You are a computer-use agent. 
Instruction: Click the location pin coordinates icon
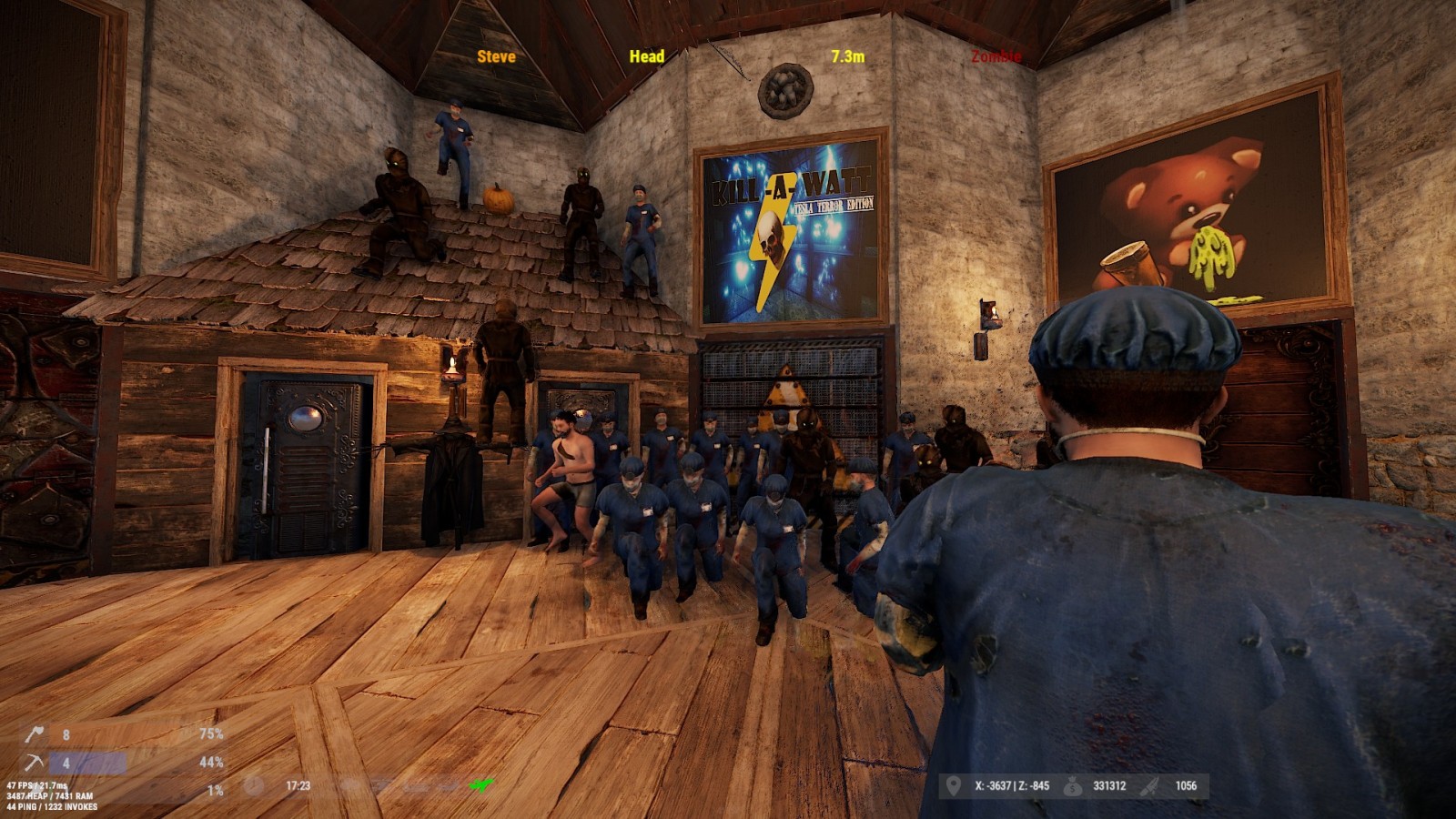tap(953, 785)
